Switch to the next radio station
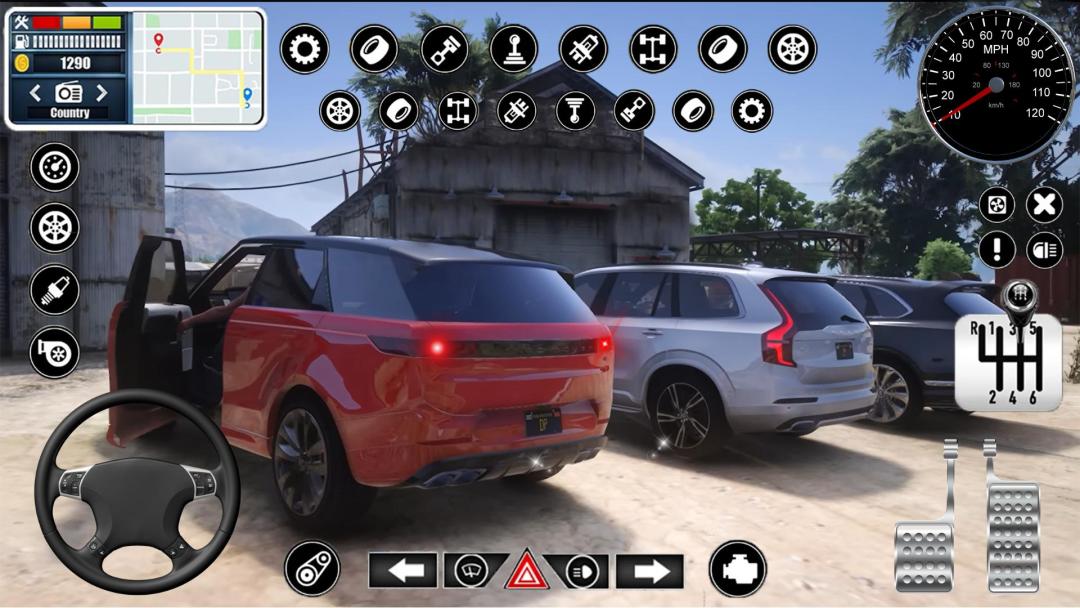Screen dimensions: 1080x608 [101, 93]
